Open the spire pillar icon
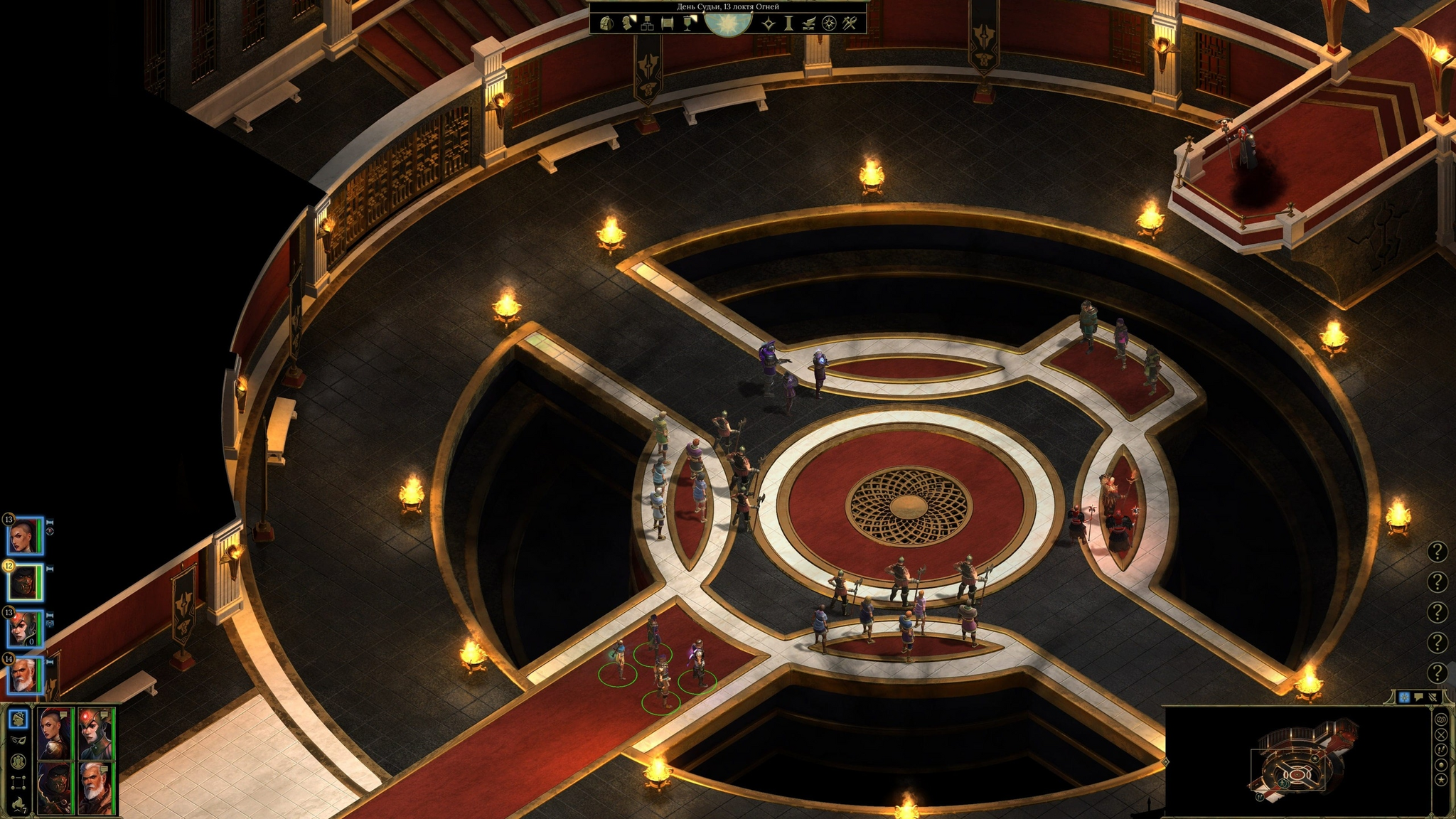The image size is (1456, 819). click(788, 23)
